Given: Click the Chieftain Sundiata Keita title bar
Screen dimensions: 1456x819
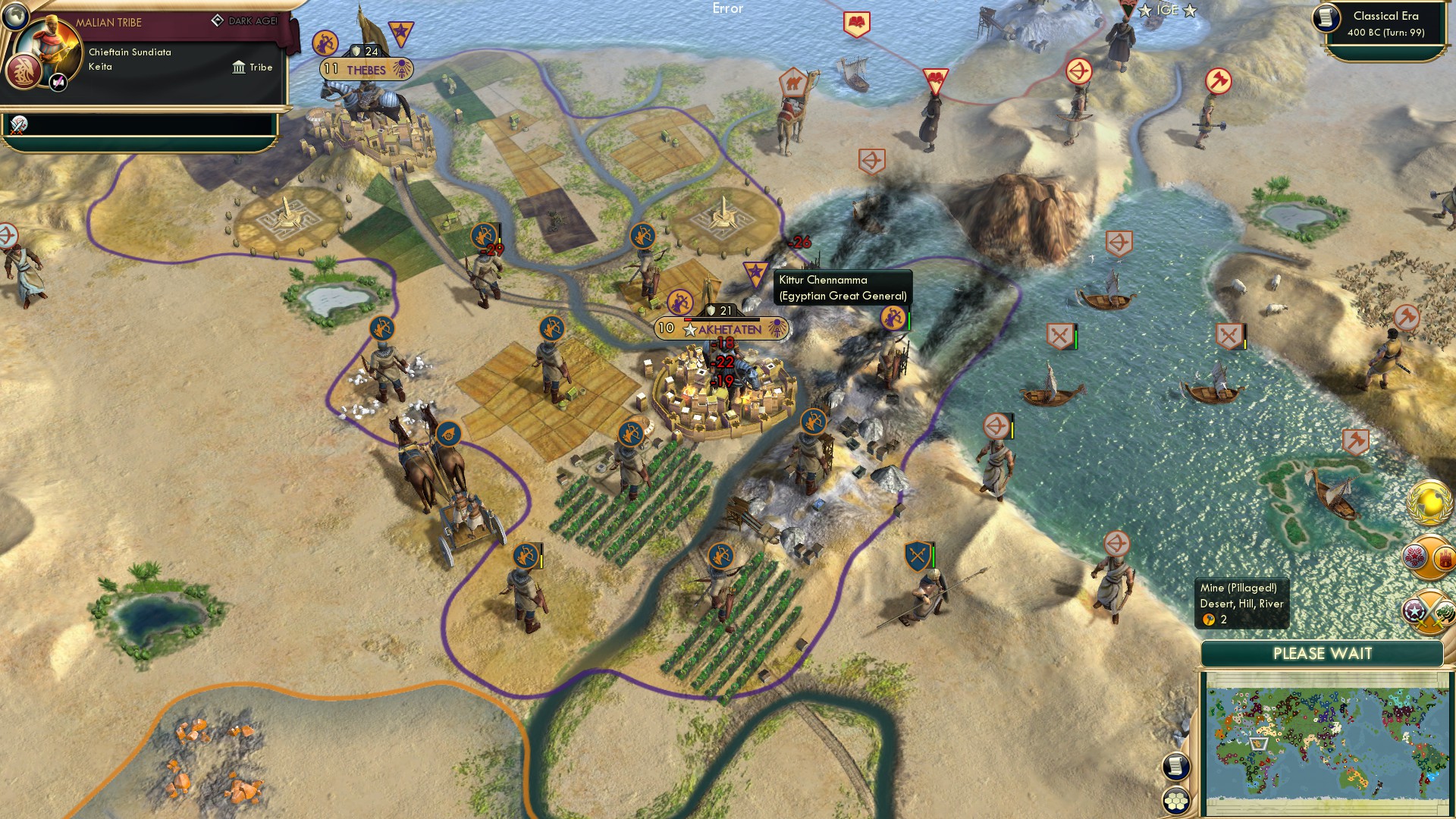Looking at the screenshot, I should pyautogui.click(x=129, y=59).
